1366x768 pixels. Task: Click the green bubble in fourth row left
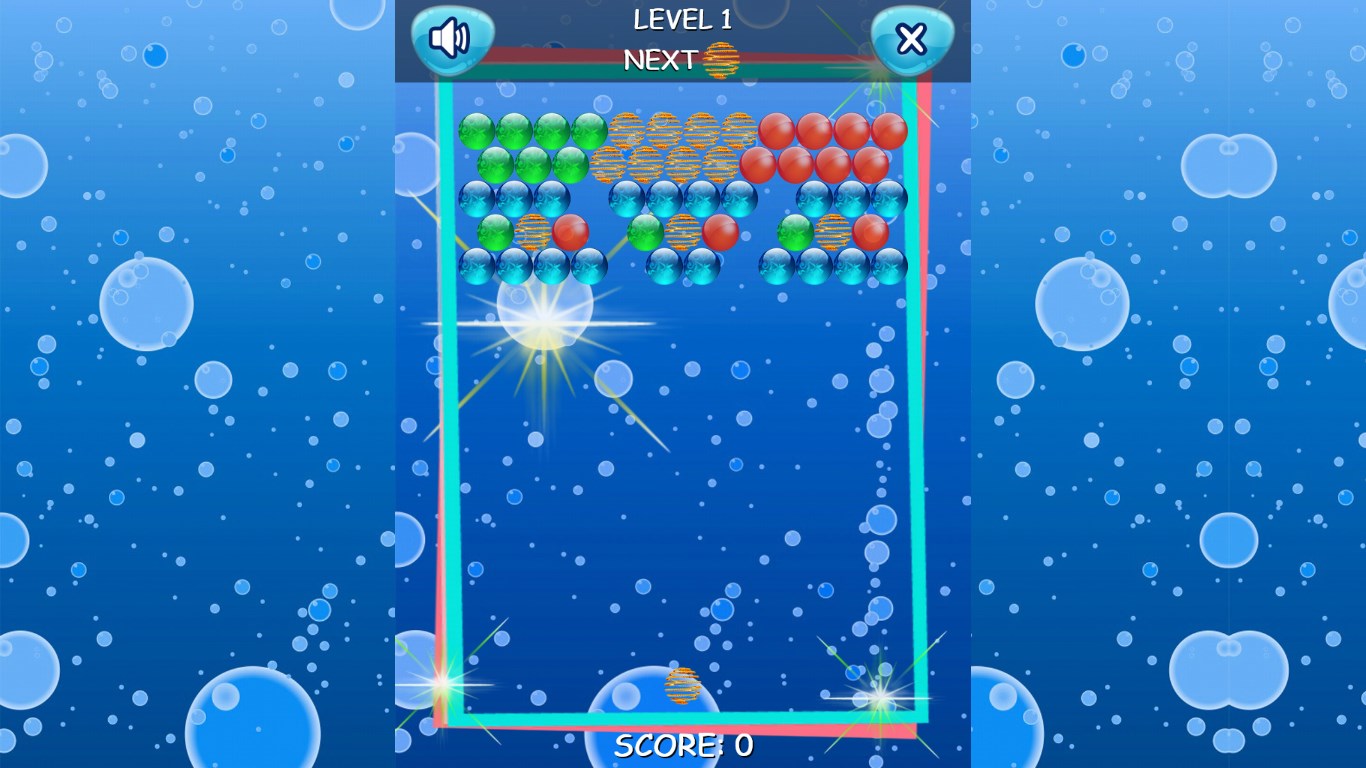(x=495, y=232)
